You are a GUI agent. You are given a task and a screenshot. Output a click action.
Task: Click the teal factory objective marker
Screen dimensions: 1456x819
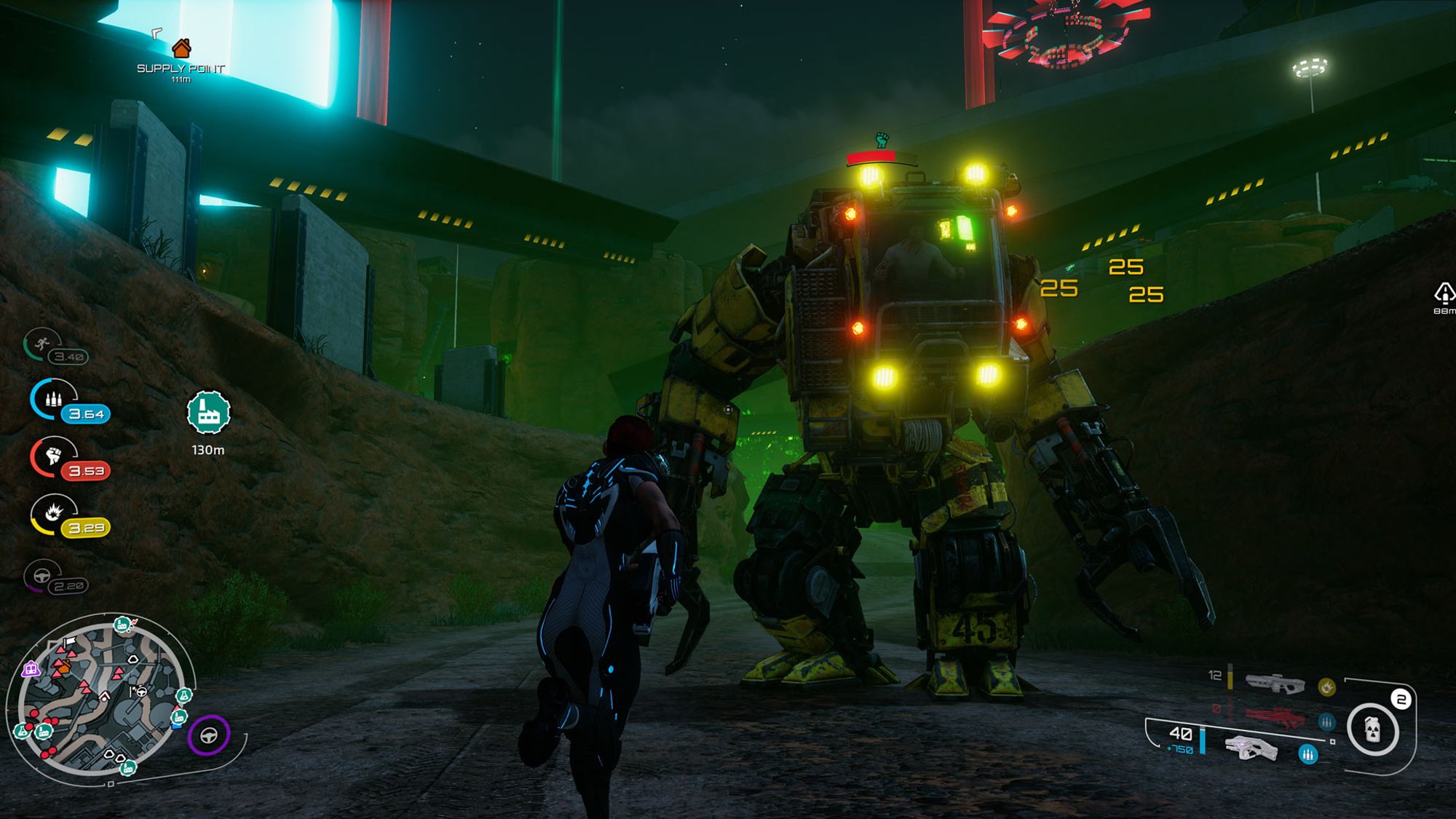[208, 412]
